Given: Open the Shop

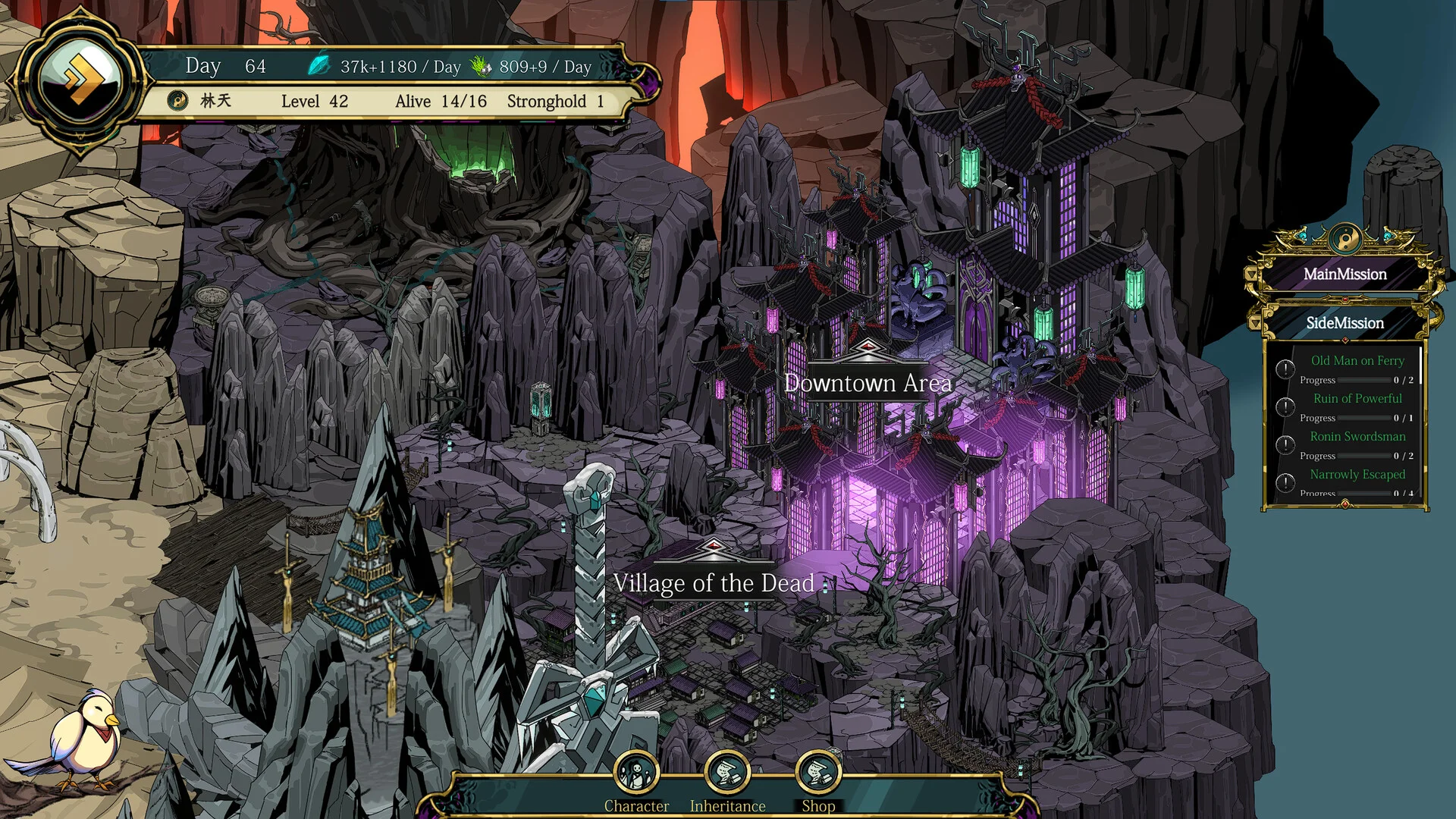Looking at the screenshot, I should pyautogui.click(x=818, y=773).
